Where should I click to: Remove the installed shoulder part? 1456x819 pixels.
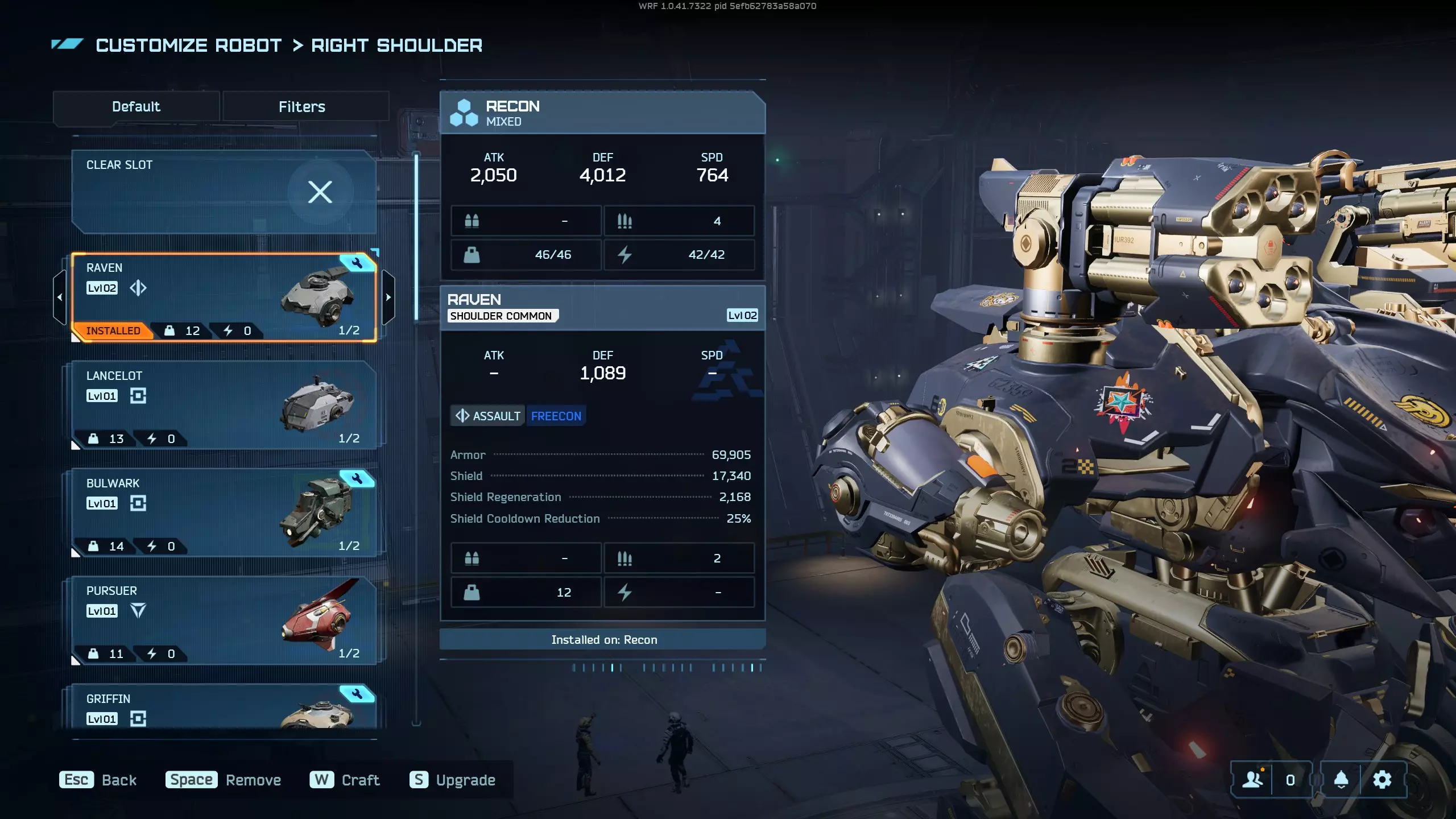point(224,780)
